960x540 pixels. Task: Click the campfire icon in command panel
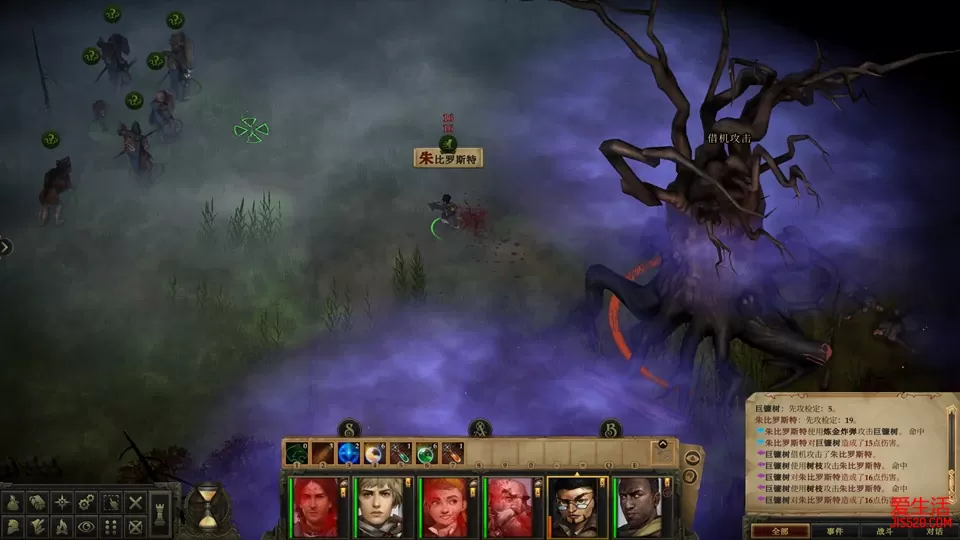pyautogui.click(x=62, y=525)
